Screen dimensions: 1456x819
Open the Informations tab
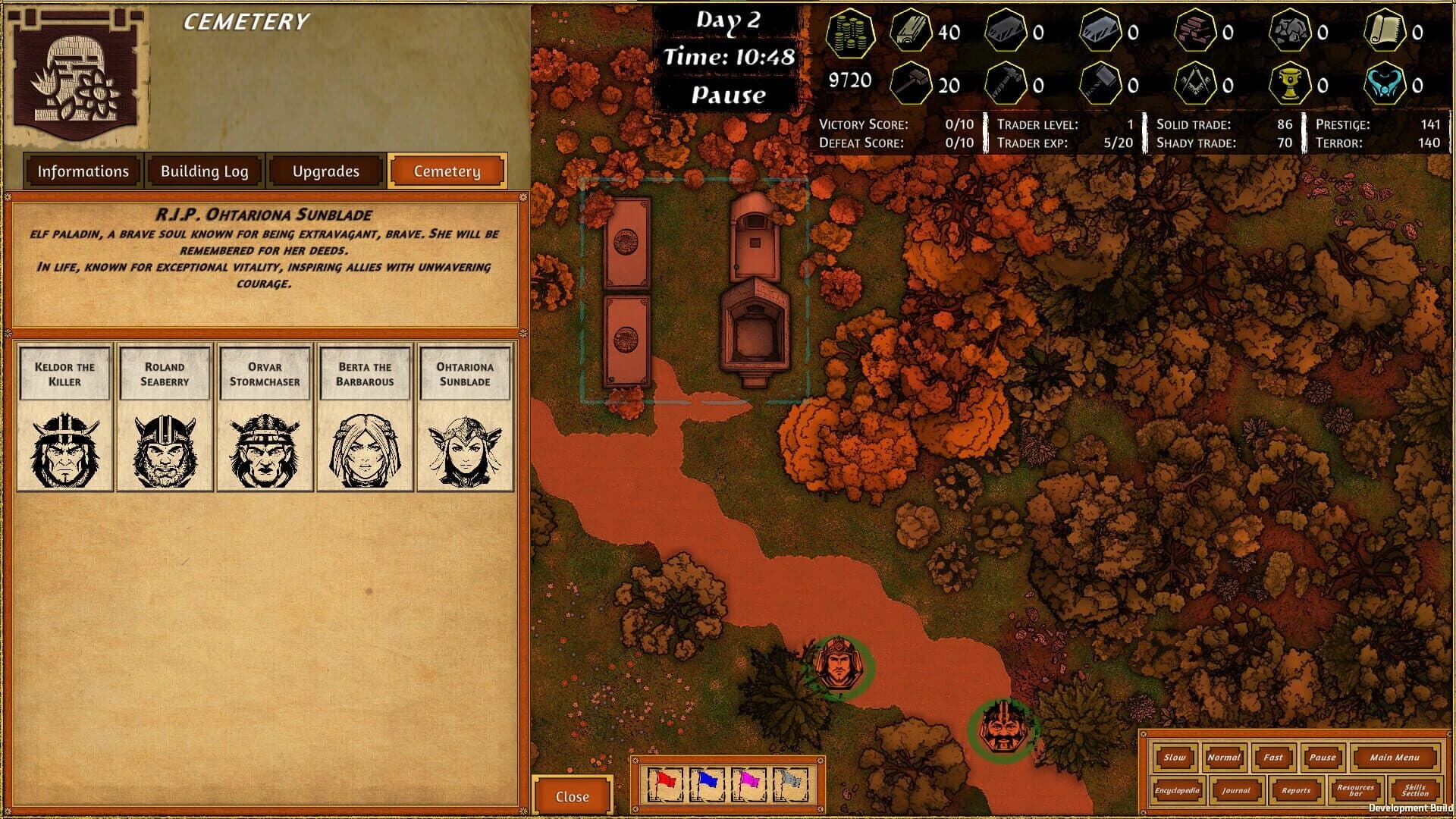(x=83, y=171)
